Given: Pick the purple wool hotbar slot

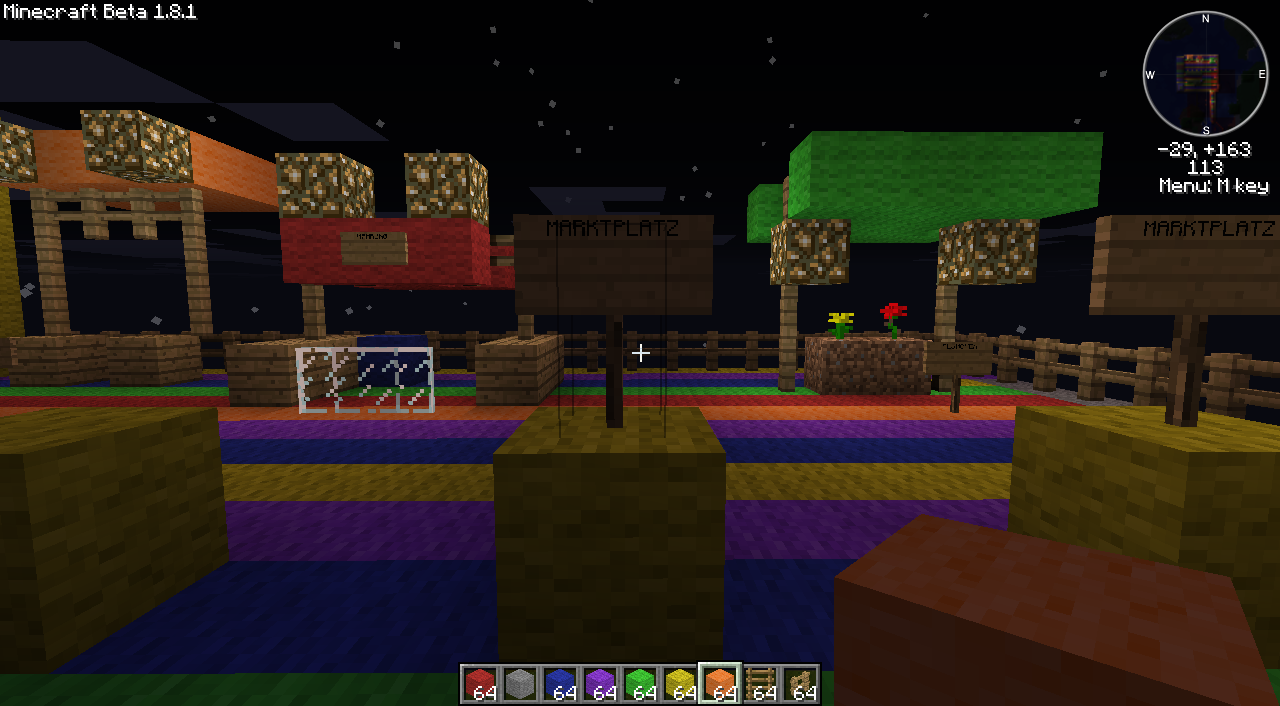Looking at the screenshot, I should pyautogui.click(x=600, y=684).
